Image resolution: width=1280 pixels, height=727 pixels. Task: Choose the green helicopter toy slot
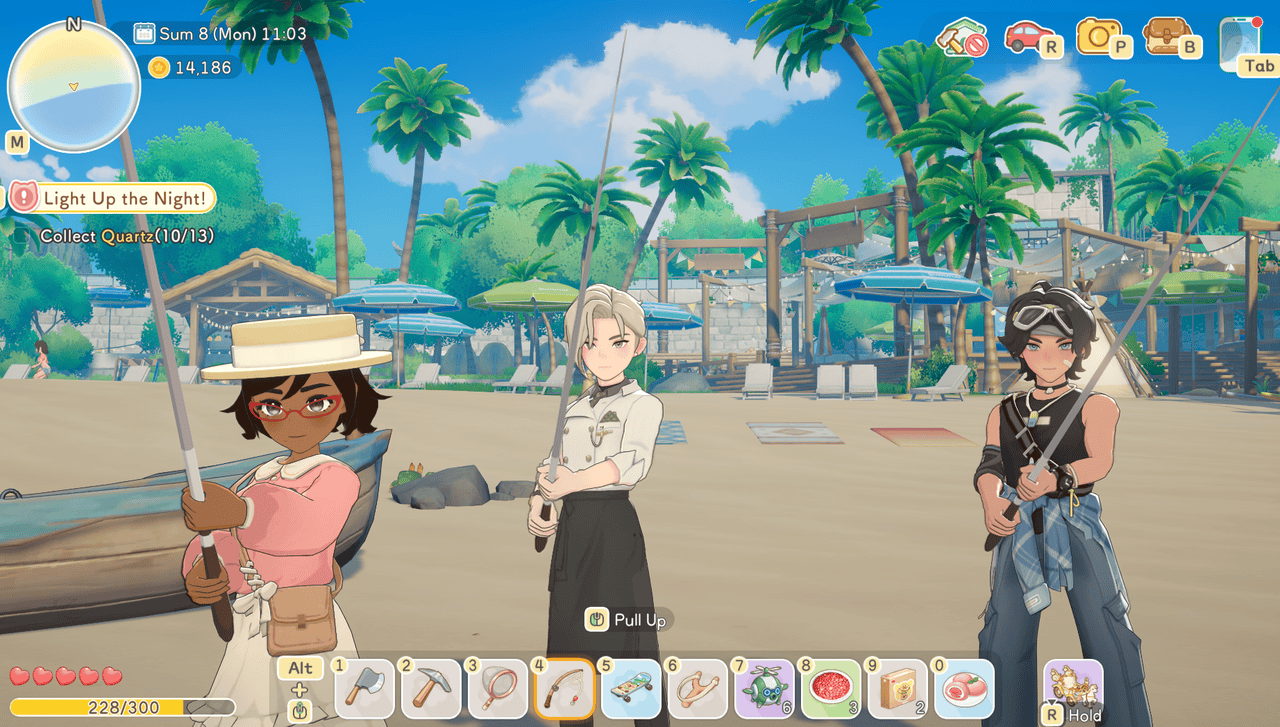coord(765,690)
